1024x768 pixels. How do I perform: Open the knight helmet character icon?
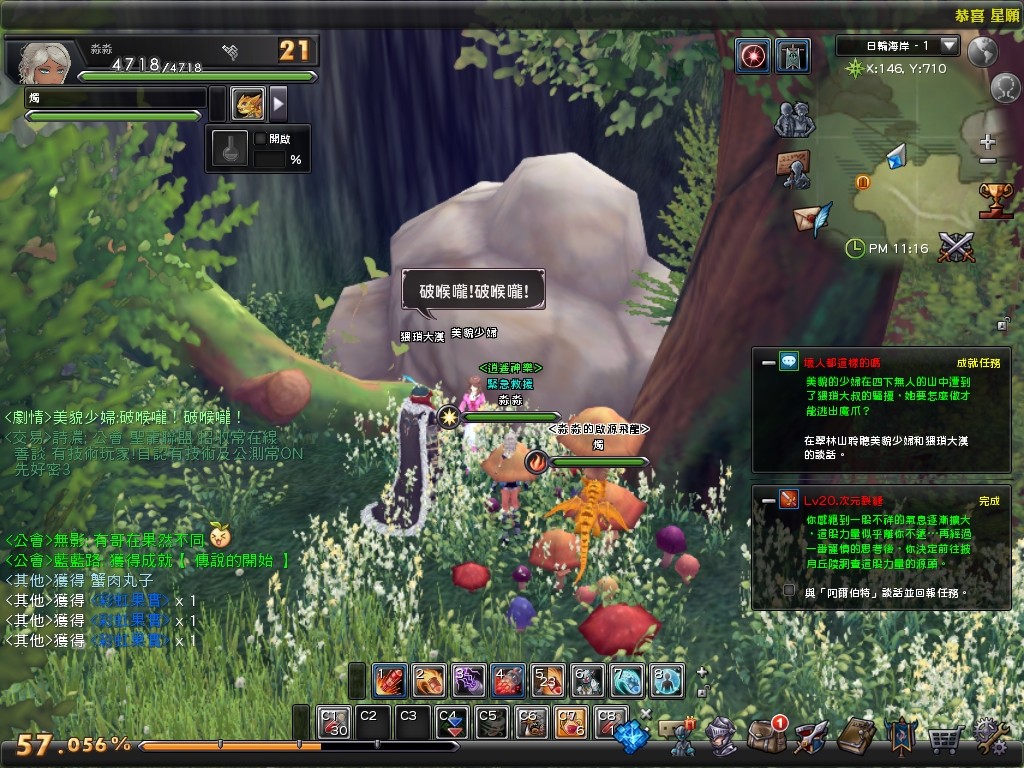pos(721,738)
